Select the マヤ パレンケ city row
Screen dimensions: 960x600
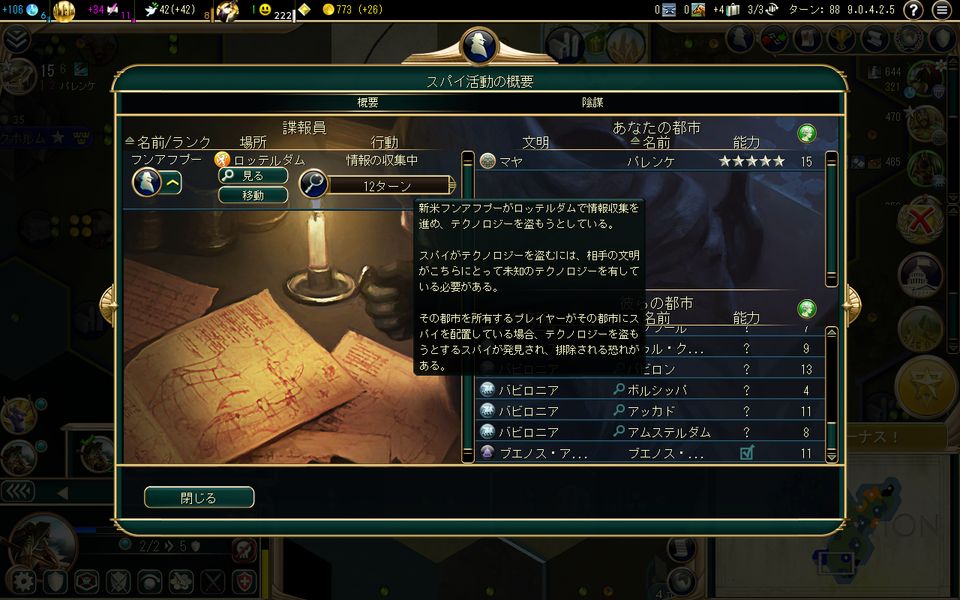650,161
